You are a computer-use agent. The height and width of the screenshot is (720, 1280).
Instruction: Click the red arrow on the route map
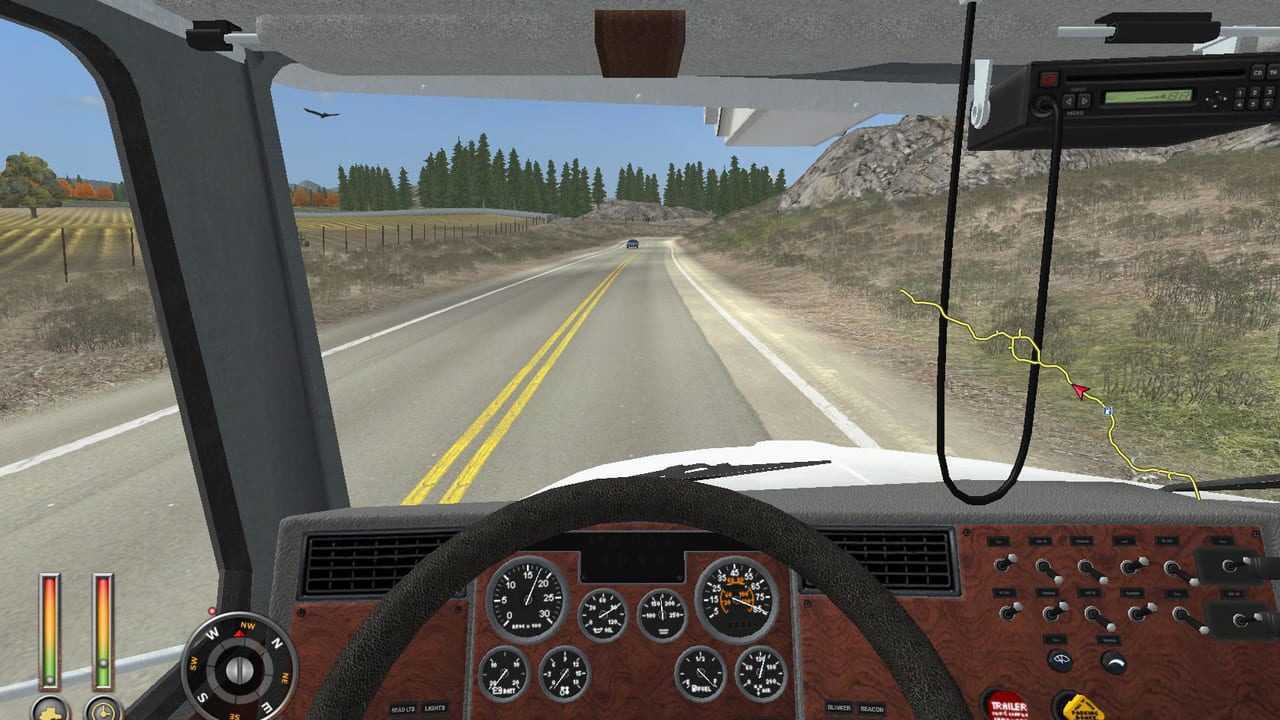1079,391
